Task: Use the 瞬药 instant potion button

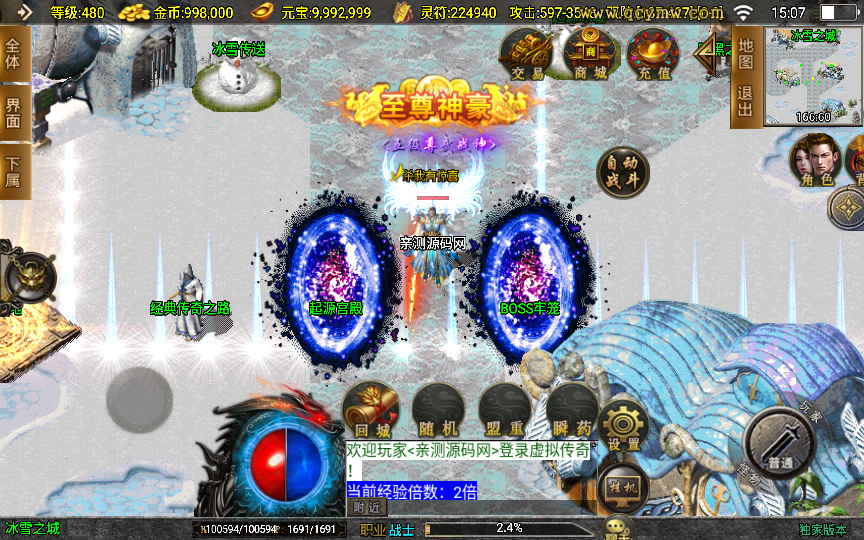Action: click(x=571, y=410)
